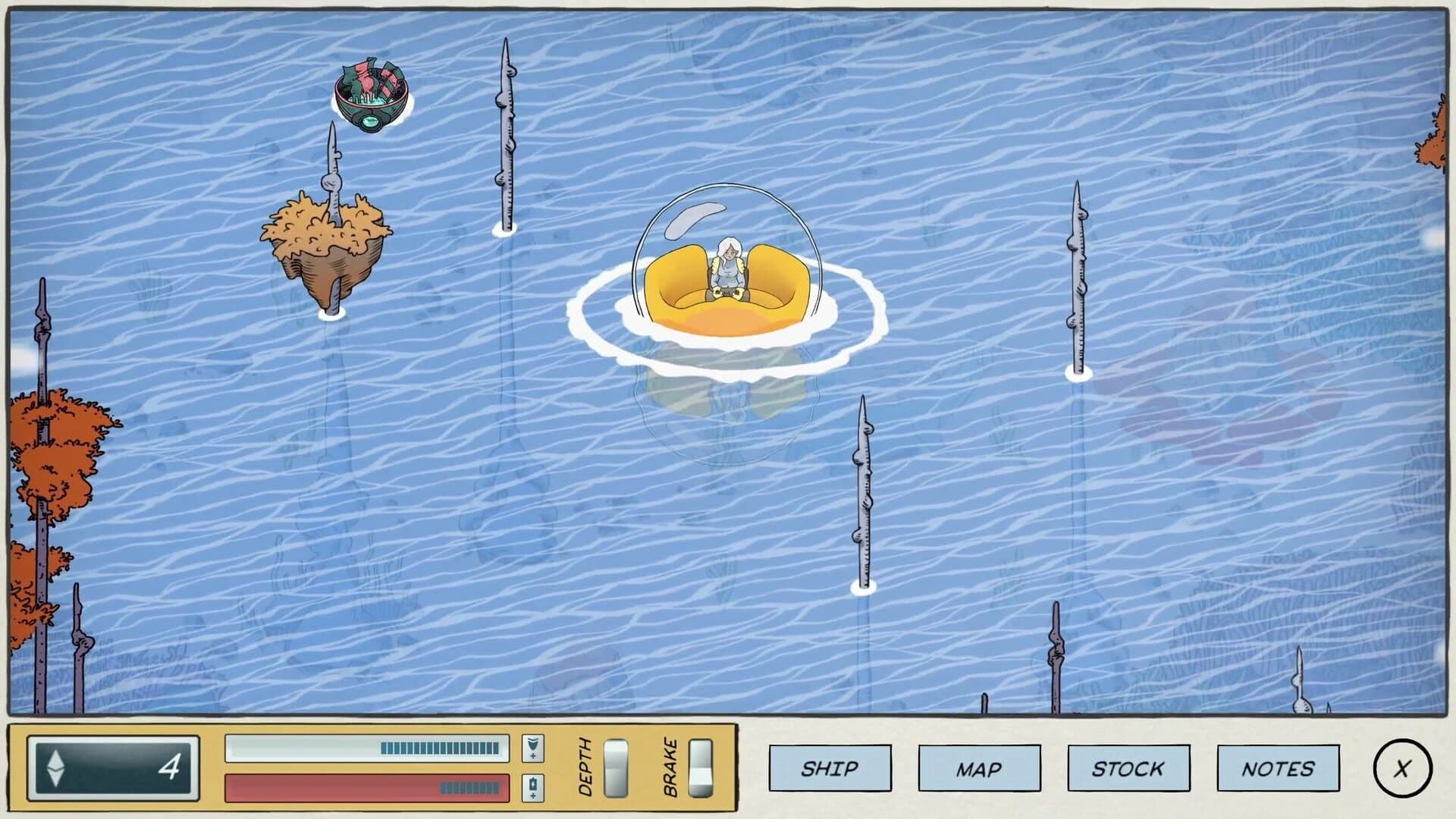Open the NOTES panel
This screenshot has width=1456, height=819.
(1278, 767)
